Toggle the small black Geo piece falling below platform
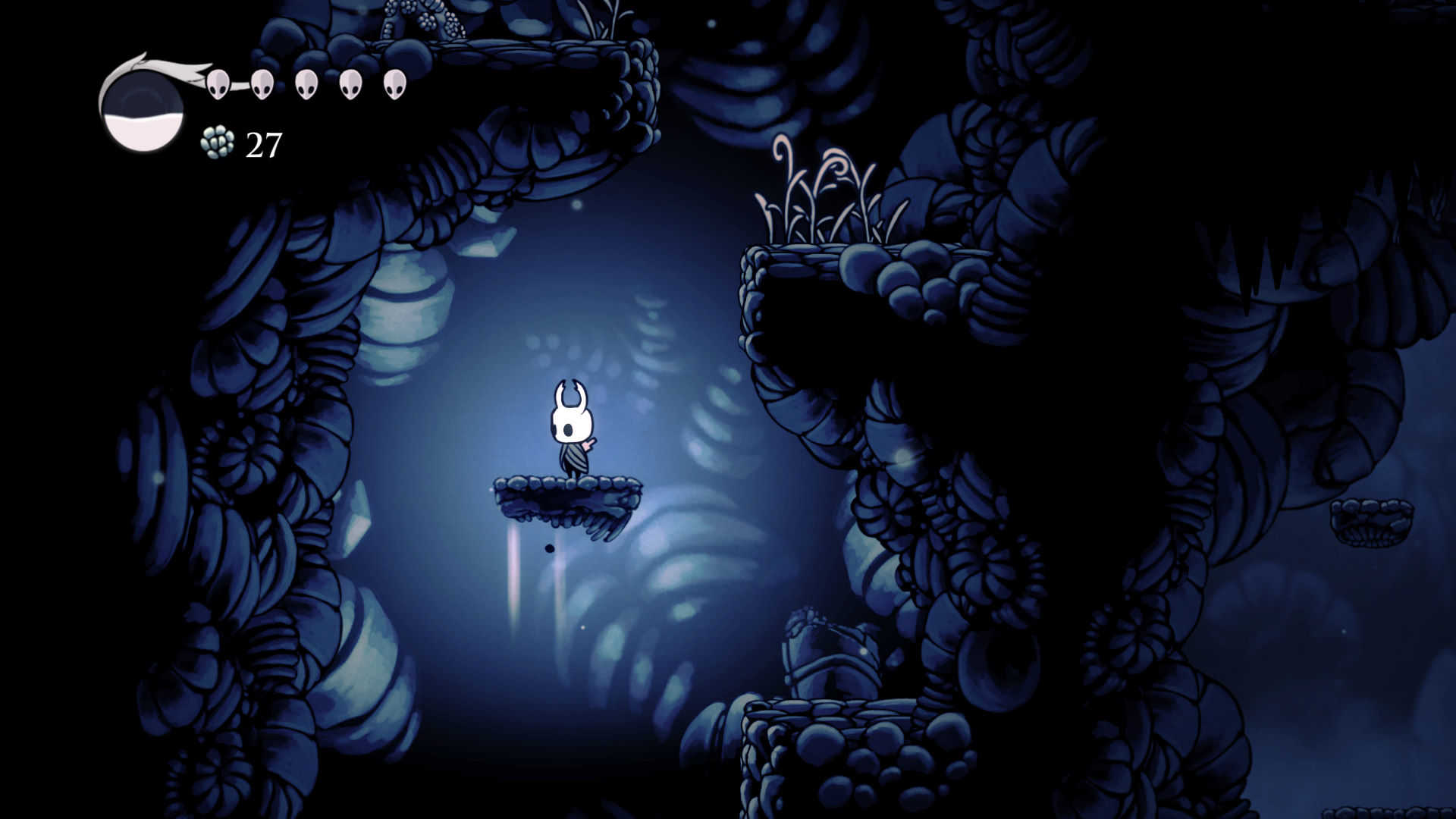 coord(551,549)
